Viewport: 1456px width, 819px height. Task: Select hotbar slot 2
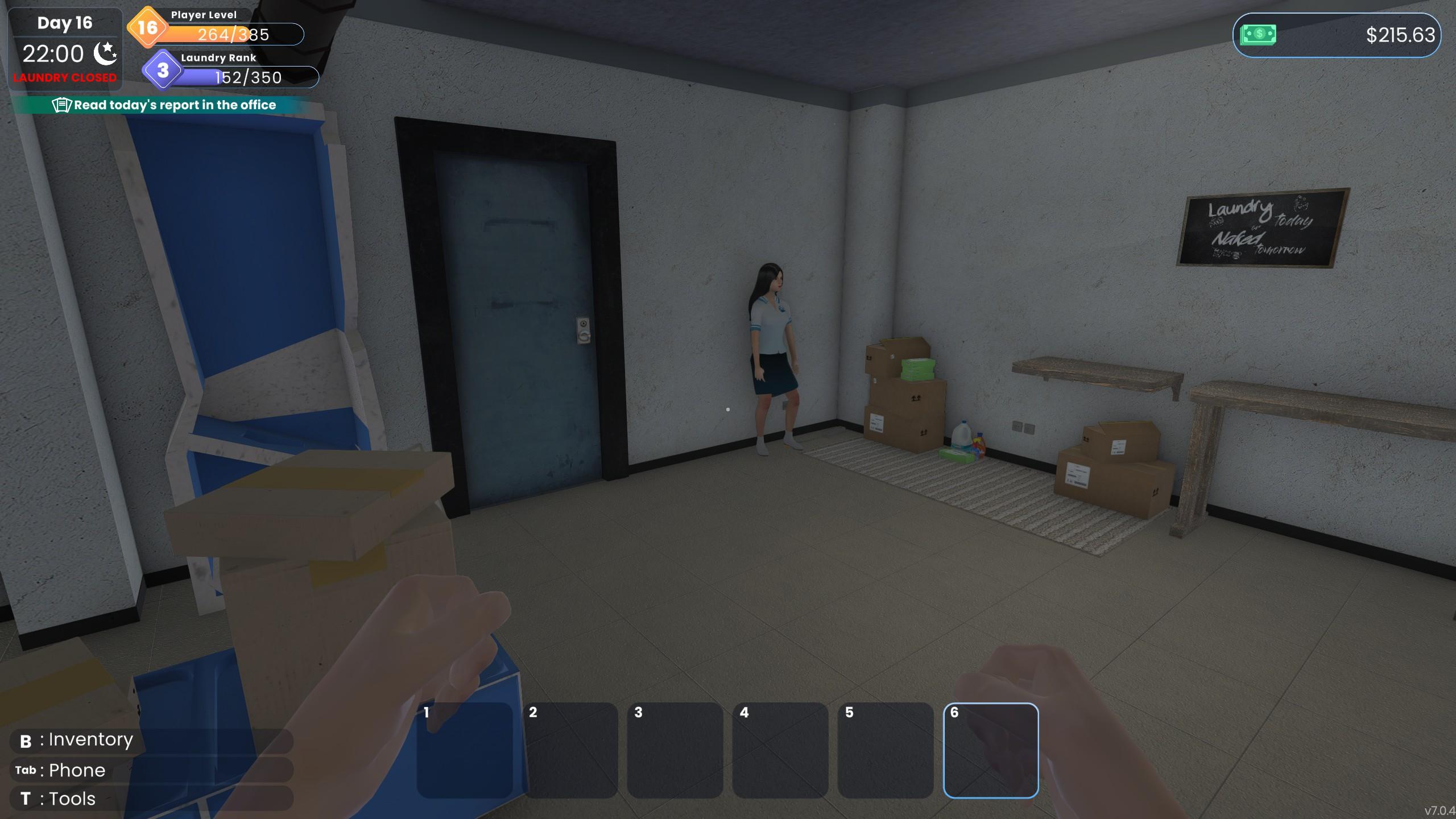570,750
